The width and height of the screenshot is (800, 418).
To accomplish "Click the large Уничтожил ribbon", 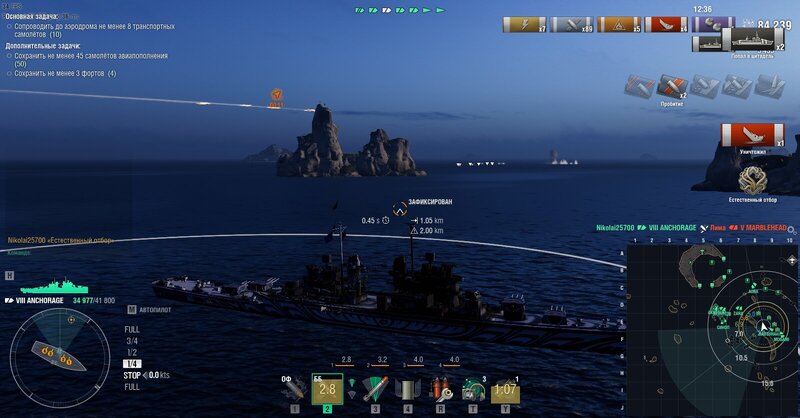I will [x=753, y=135].
